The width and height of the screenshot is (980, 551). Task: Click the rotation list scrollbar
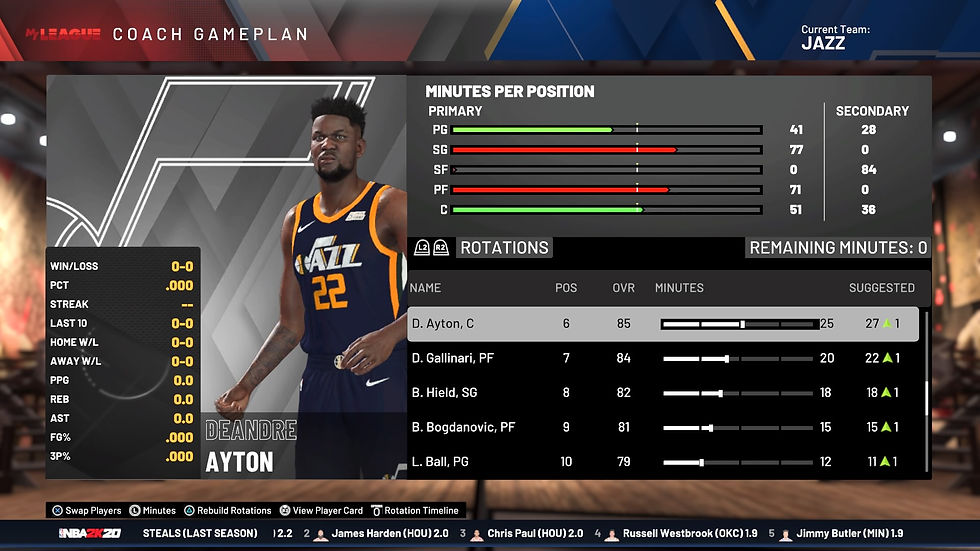click(x=927, y=395)
